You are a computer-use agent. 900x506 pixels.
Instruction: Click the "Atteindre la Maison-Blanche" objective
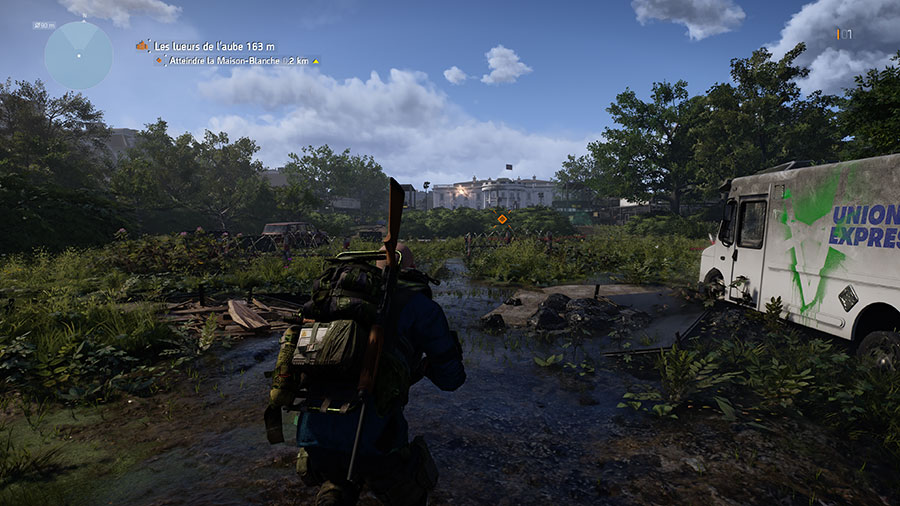pyautogui.click(x=236, y=61)
